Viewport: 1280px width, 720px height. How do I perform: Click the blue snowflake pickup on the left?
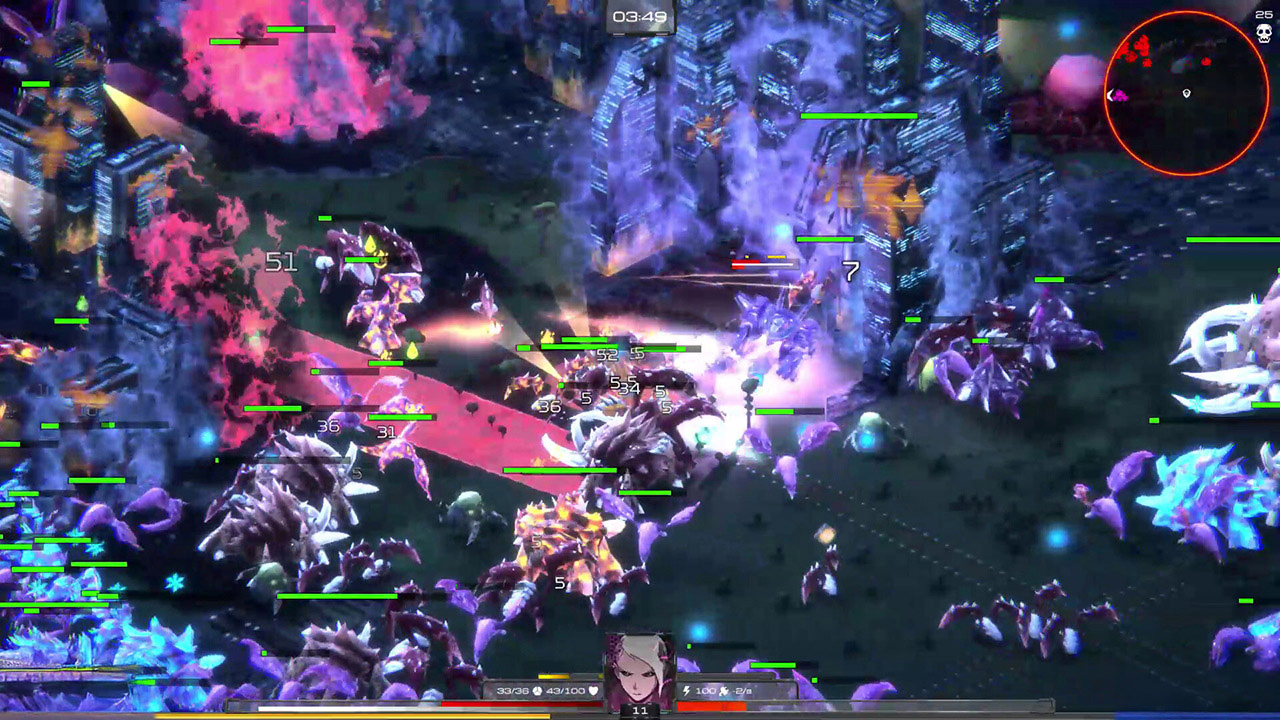click(174, 582)
